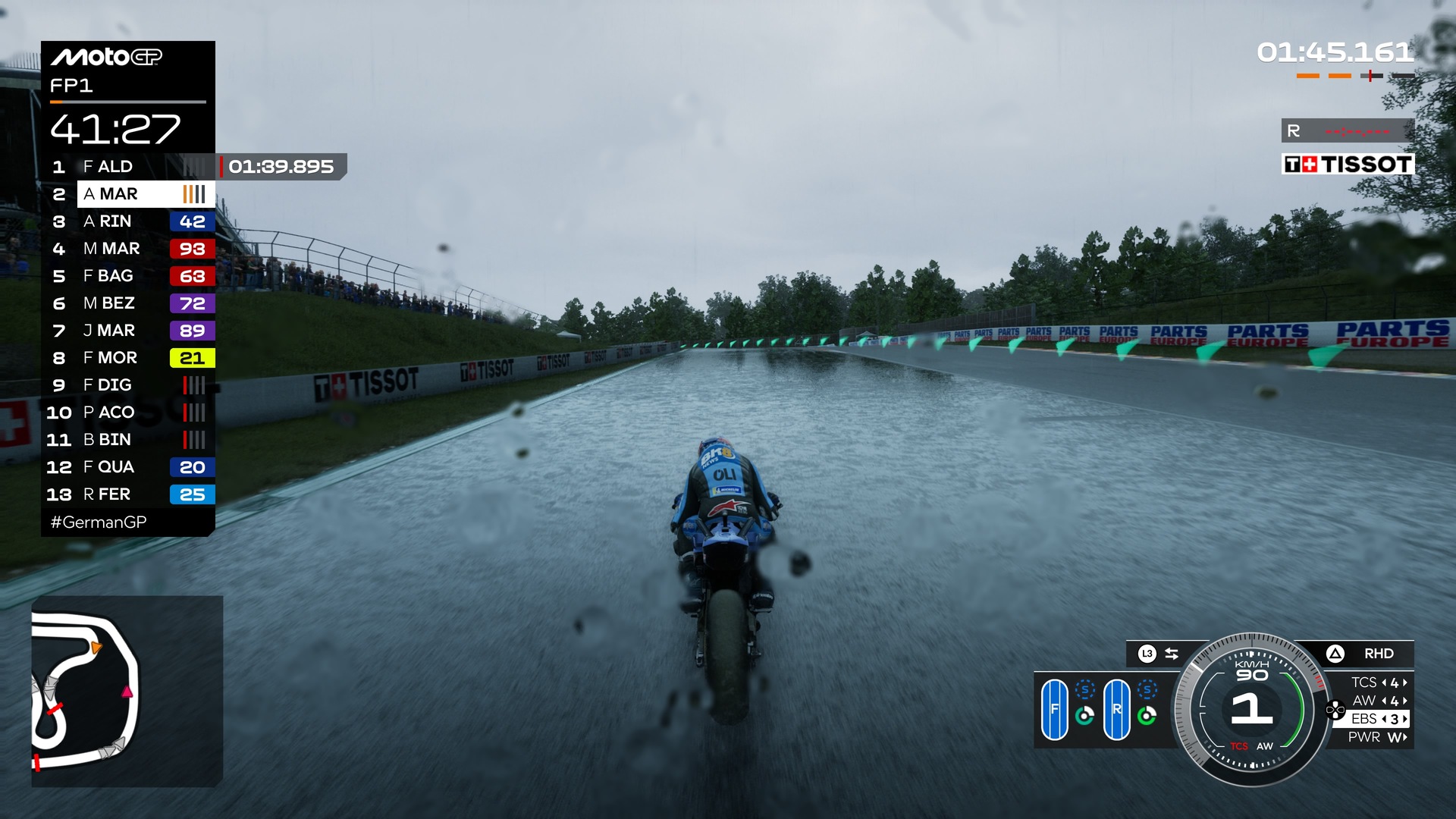Click the D-pad navigation icon beside EBS
The image size is (1456, 819).
pyautogui.click(x=1335, y=709)
